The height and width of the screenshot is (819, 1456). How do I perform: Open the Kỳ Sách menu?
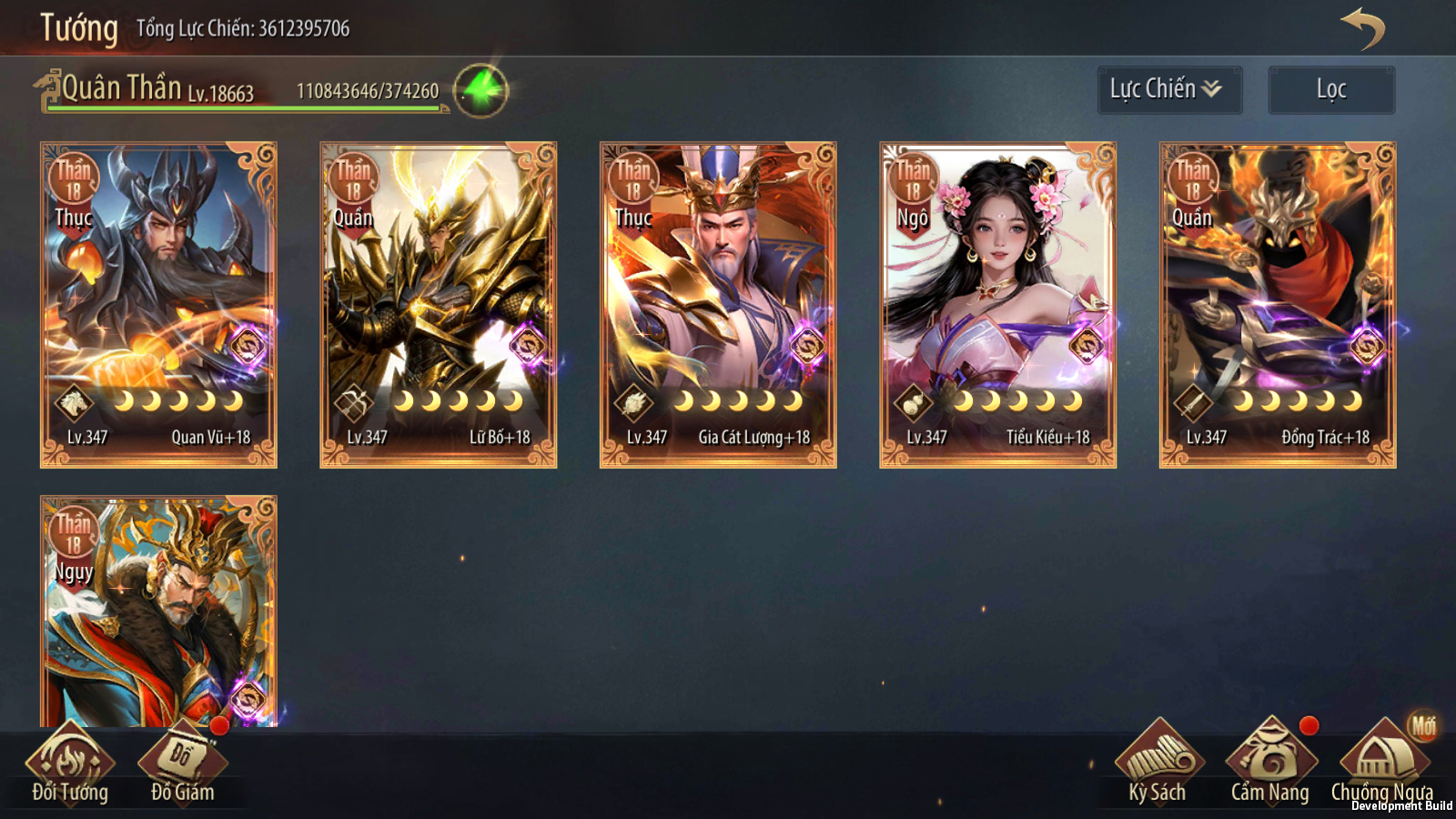[1158, 766]
